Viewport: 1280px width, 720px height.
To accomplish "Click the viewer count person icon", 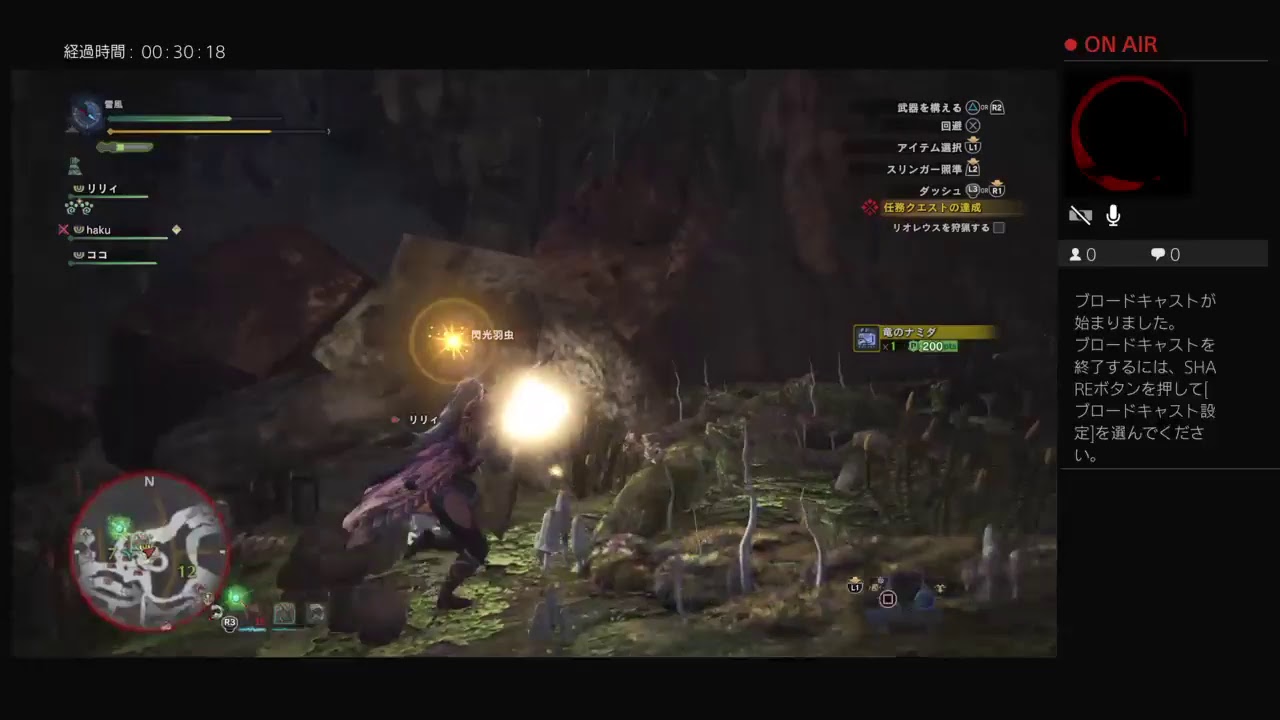I will click(1077, 254).
